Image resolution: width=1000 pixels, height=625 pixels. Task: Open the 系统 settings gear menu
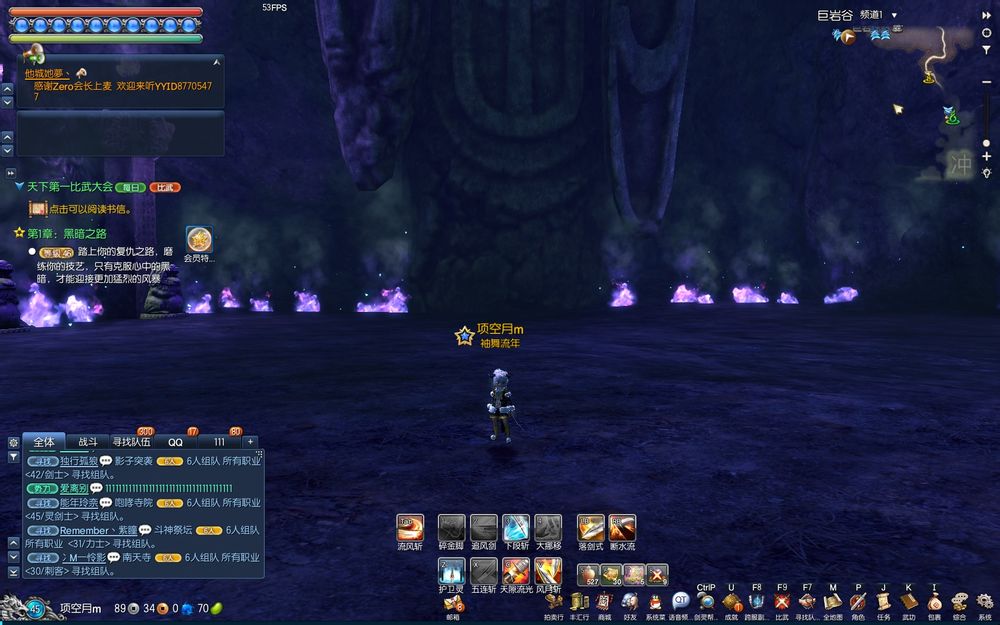pos(985,601)
